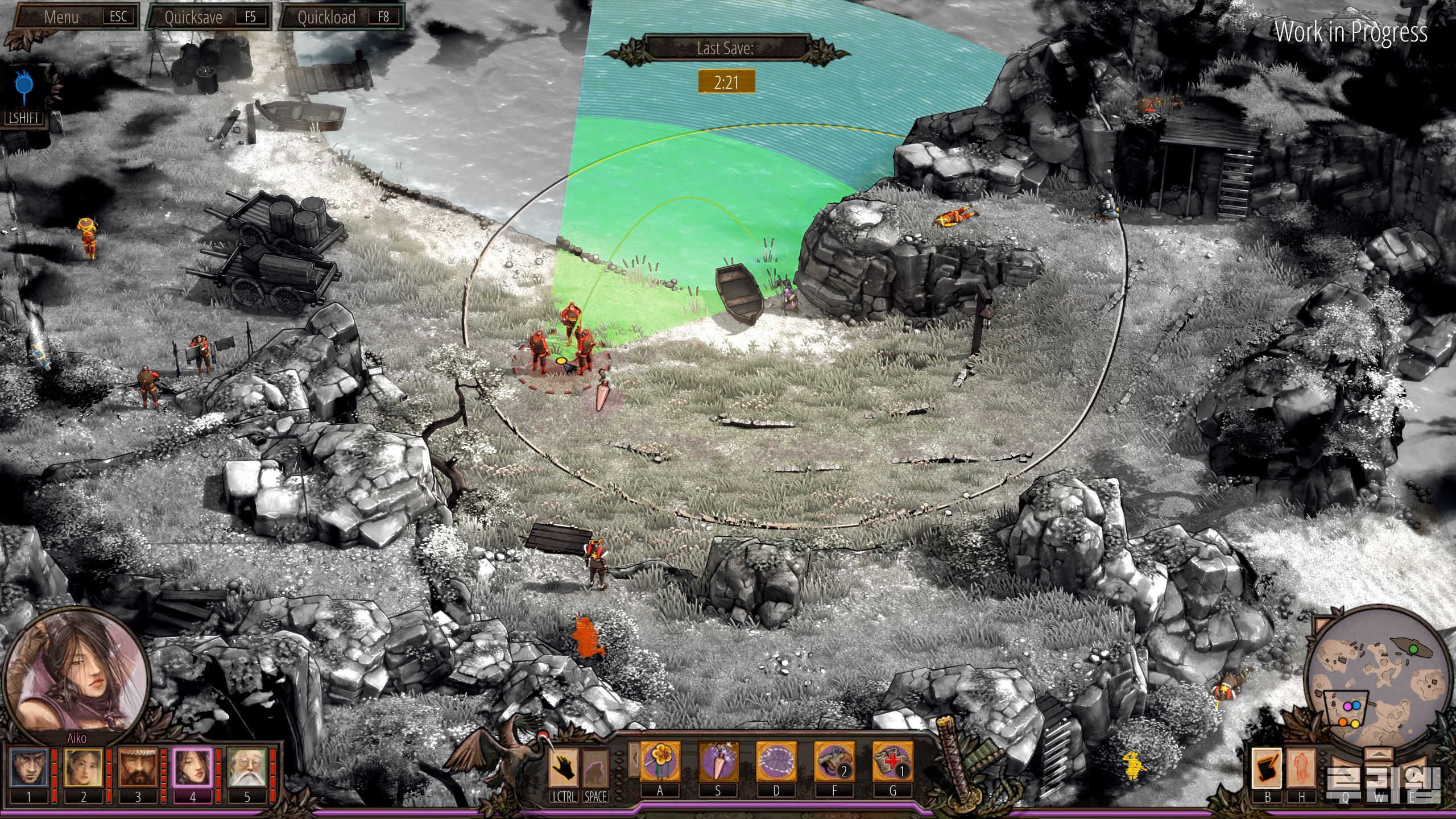Select the young girl portrait numbered 2
1456x819 pixels.
tap(83, 768)
